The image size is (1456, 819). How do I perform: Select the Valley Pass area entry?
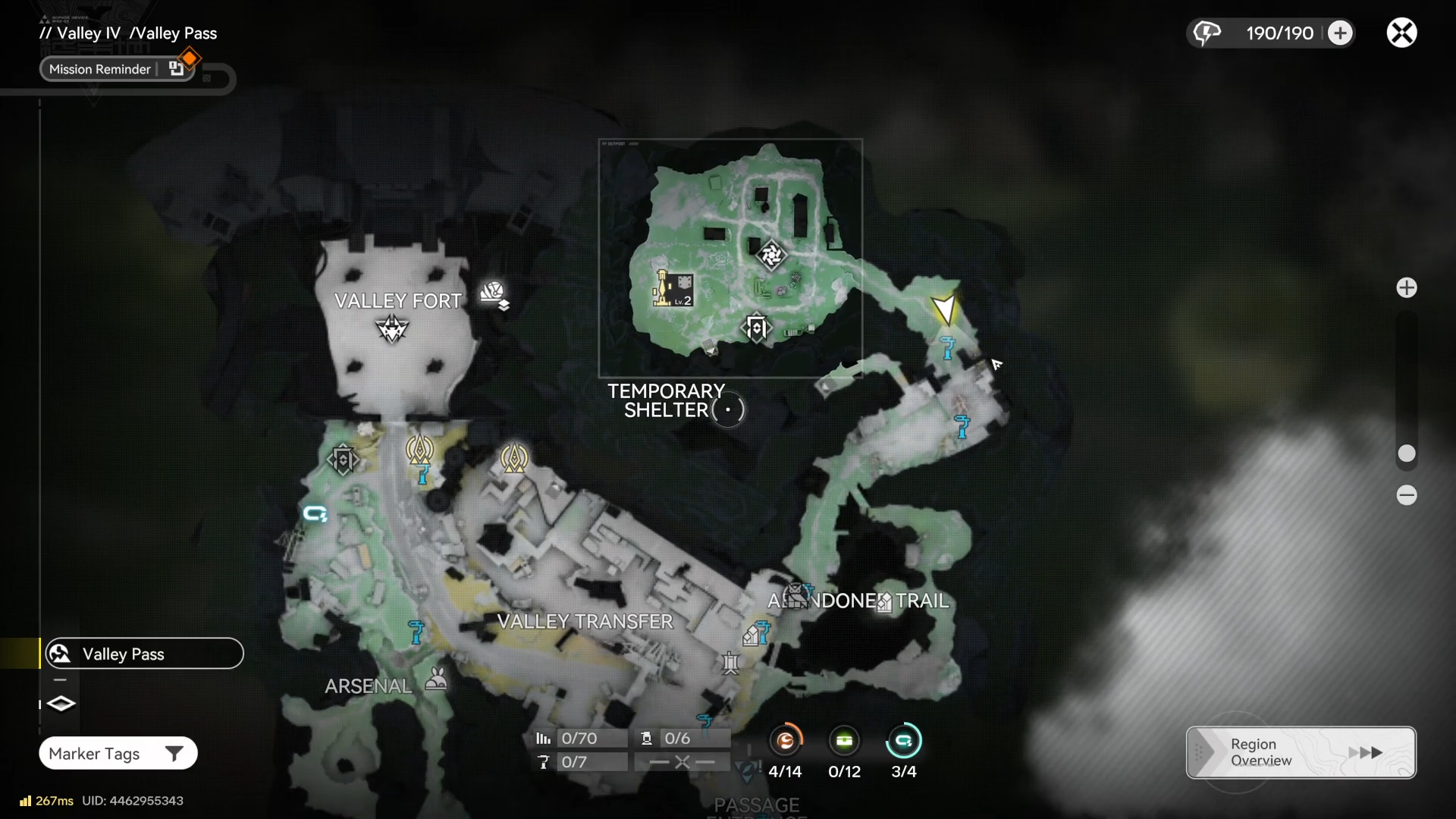[x=144, y=654]
